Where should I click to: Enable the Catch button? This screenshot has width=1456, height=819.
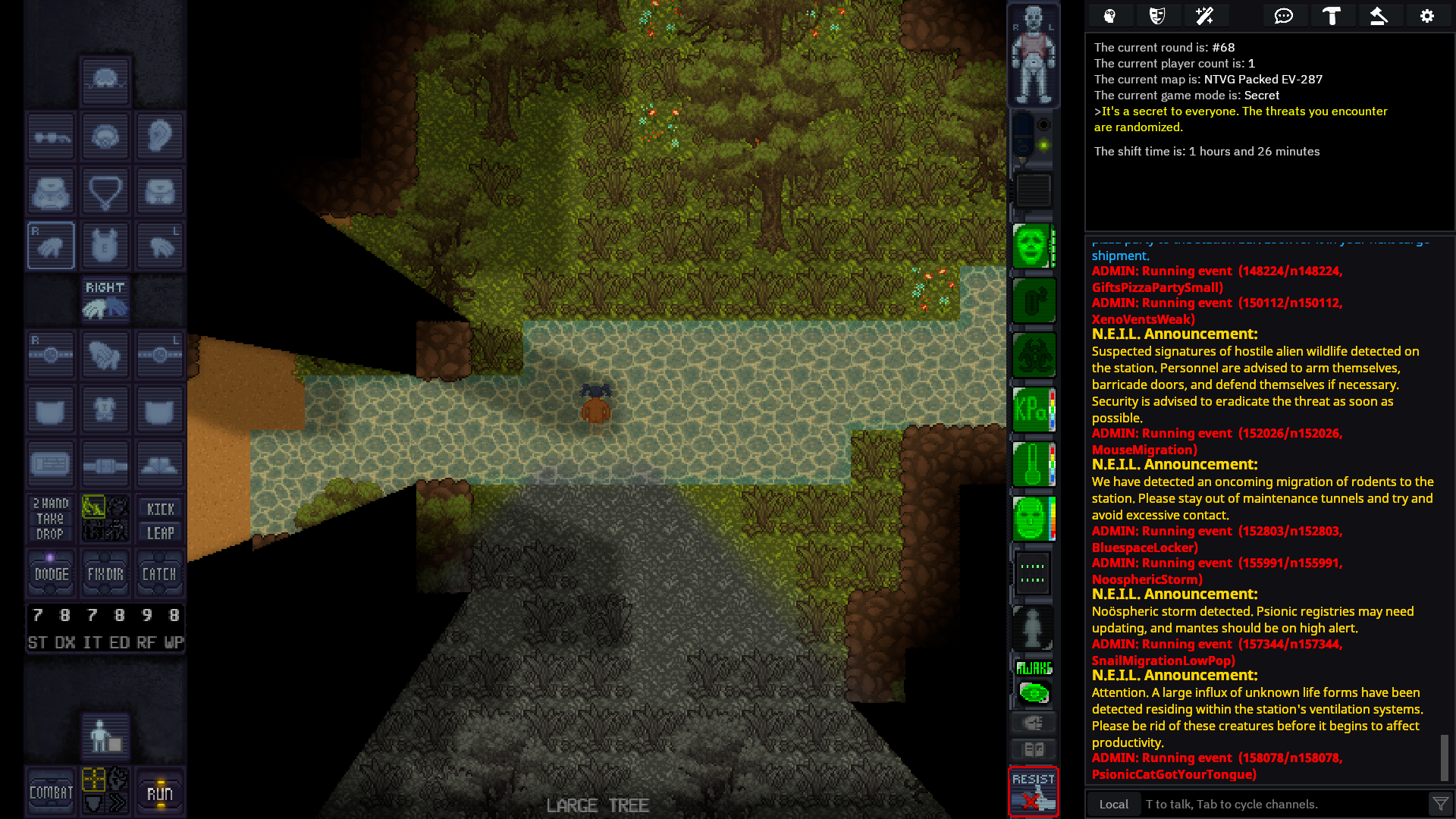[160, 574]
